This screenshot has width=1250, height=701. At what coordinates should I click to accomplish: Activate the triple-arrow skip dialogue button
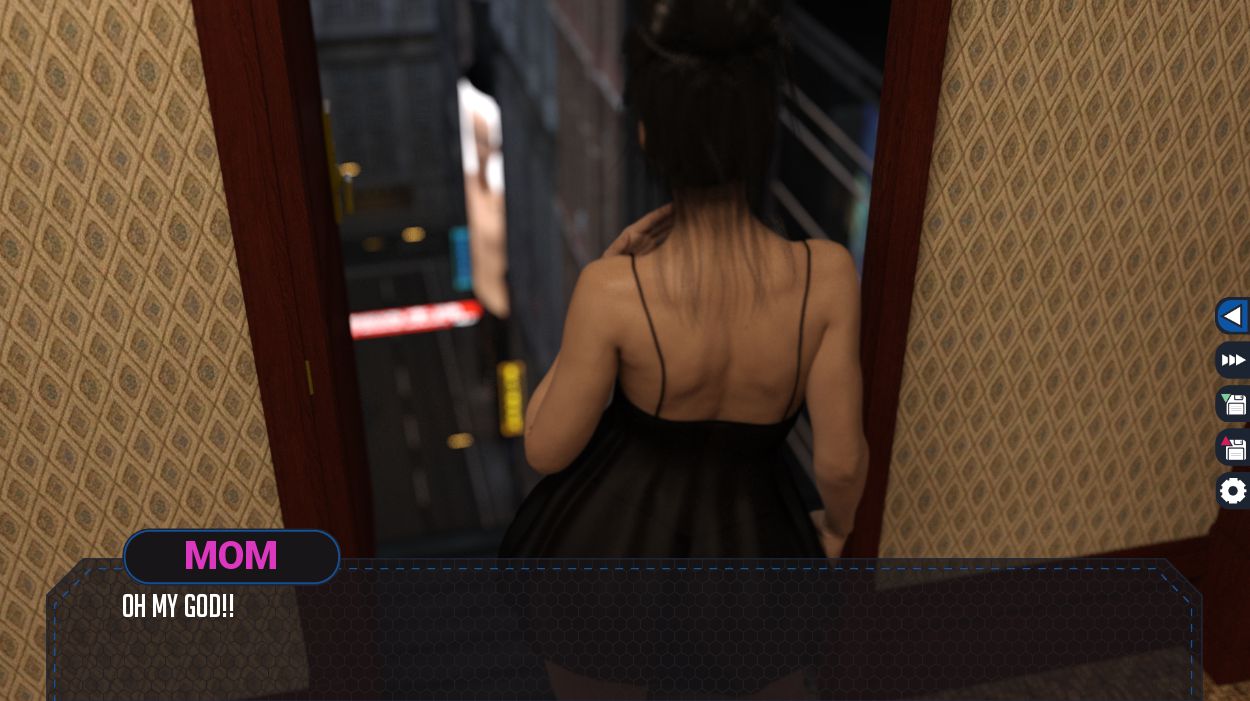[x=1233, y=360]
